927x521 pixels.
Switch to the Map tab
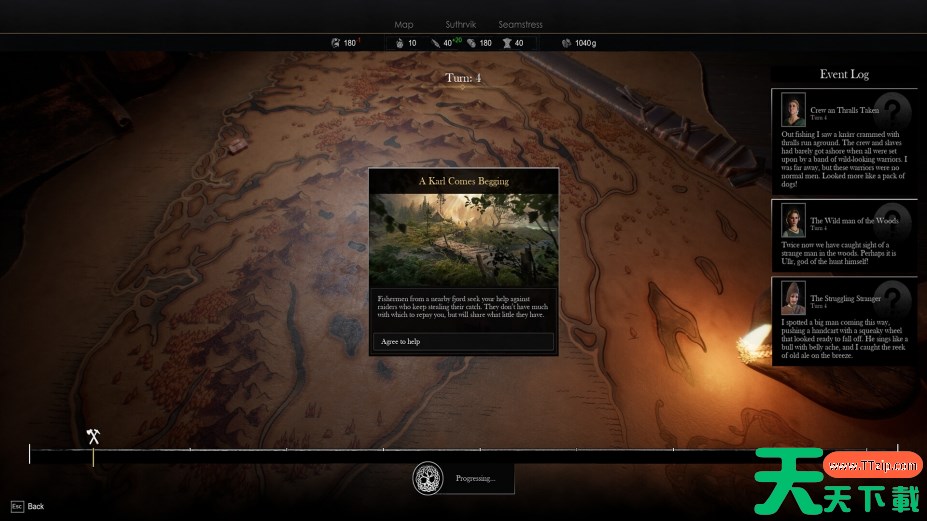(x=403, y=24)
